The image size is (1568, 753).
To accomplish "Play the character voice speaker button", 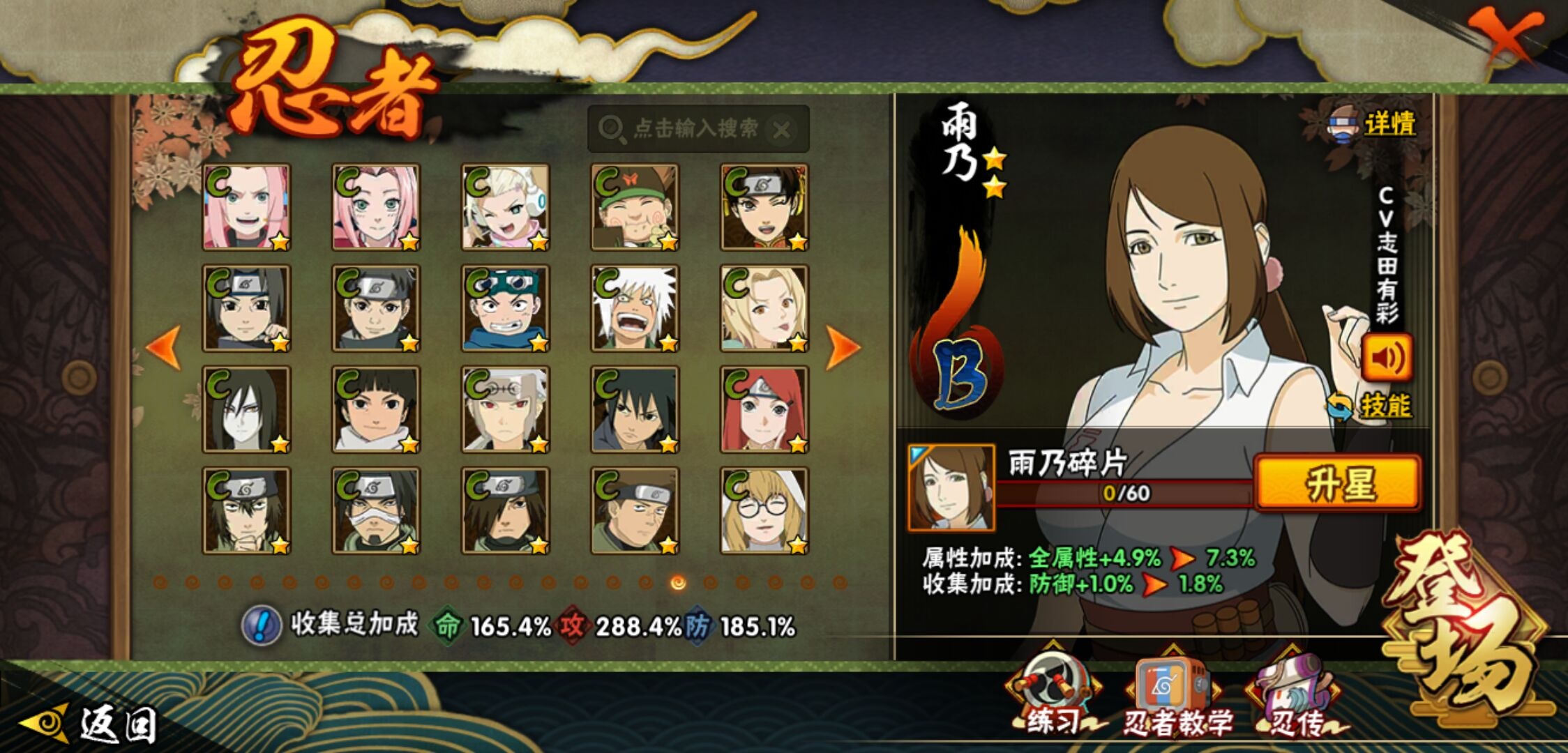I will point(1387,358).
